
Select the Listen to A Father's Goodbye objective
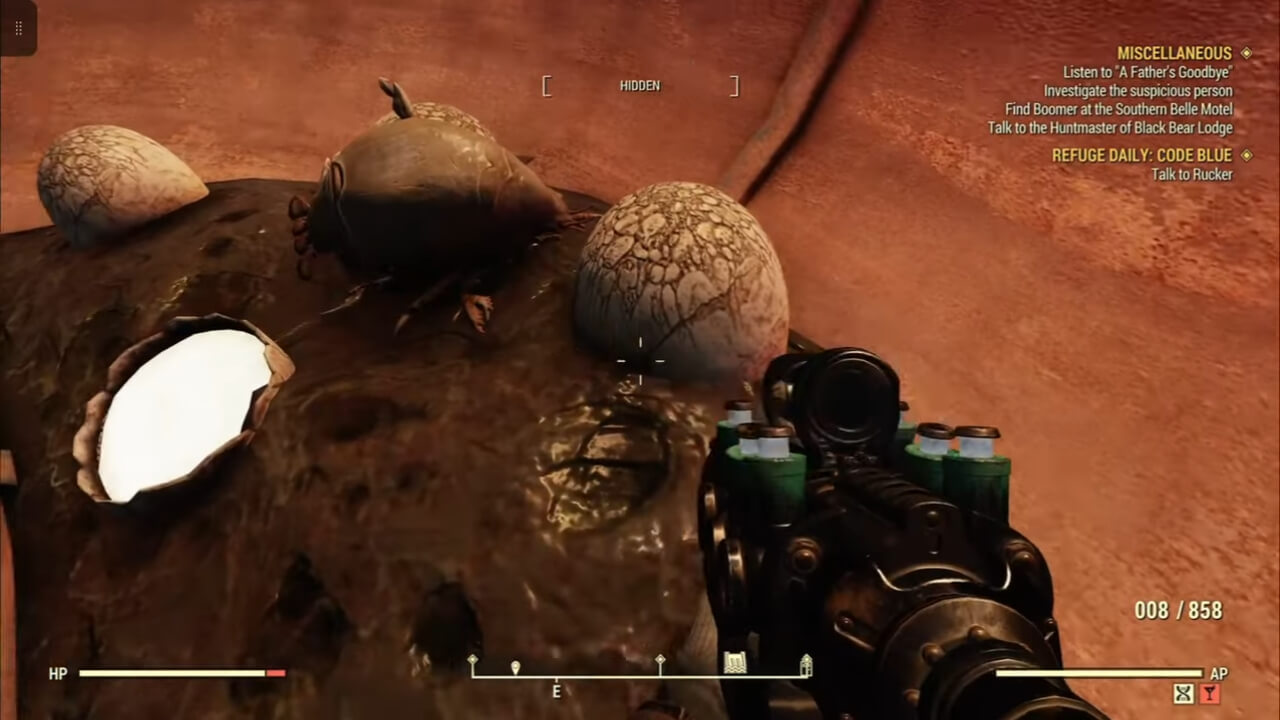(x=1146, y=71)
